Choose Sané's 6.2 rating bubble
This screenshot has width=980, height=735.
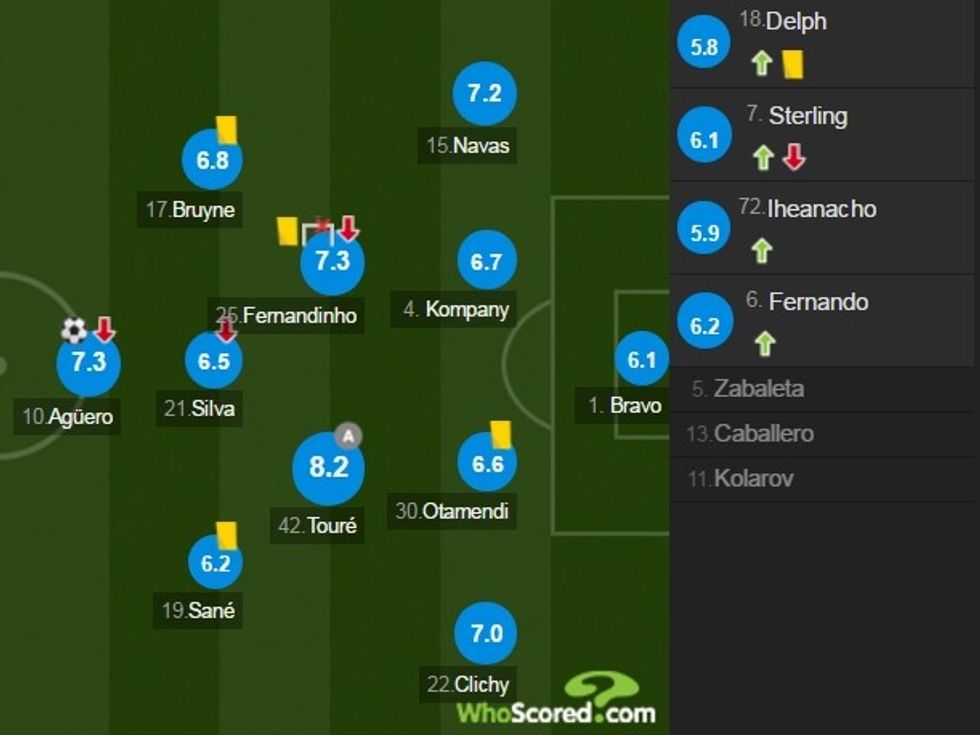tap(215, 563)
